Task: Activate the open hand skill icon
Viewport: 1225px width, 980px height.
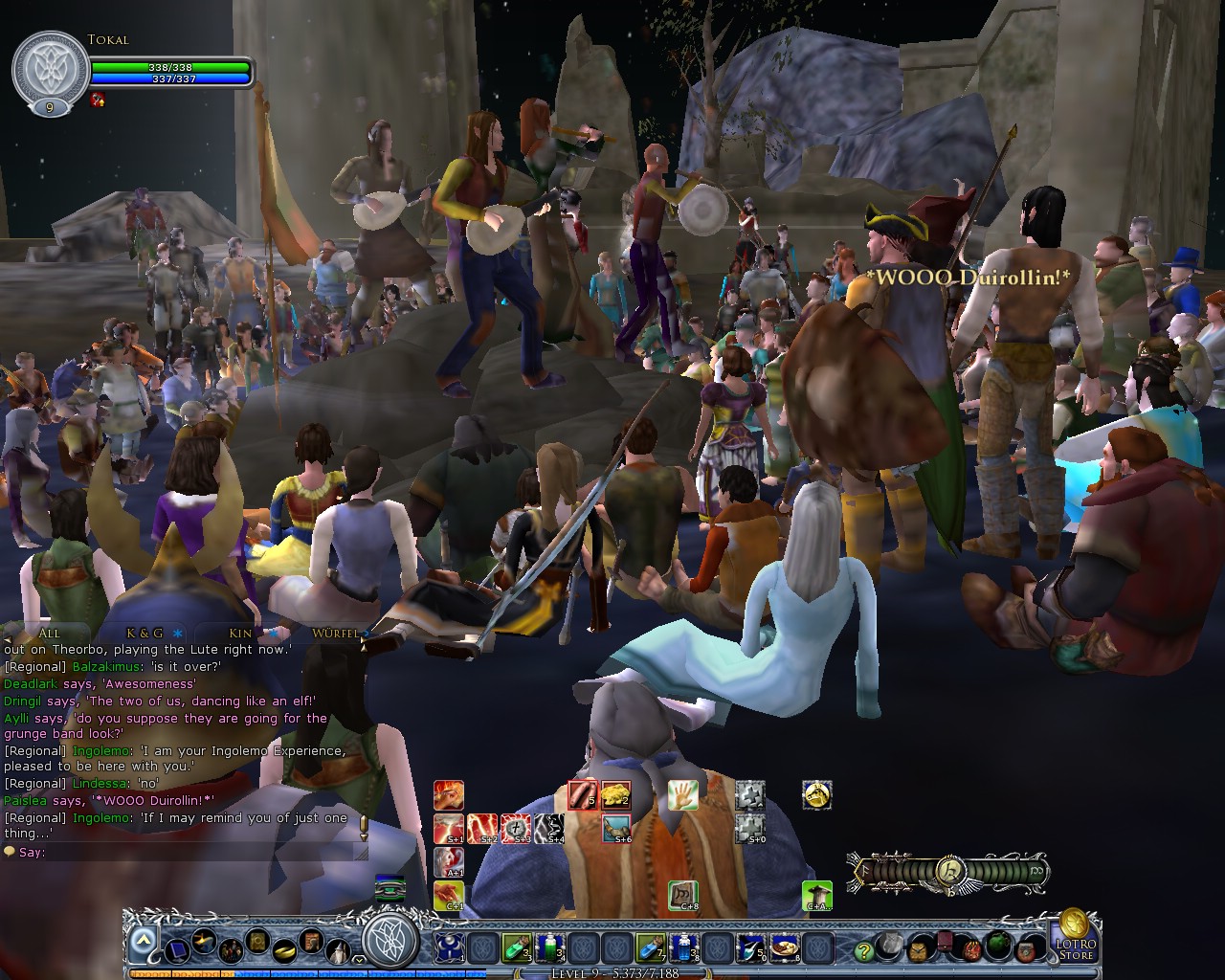Action: (682, 795)
